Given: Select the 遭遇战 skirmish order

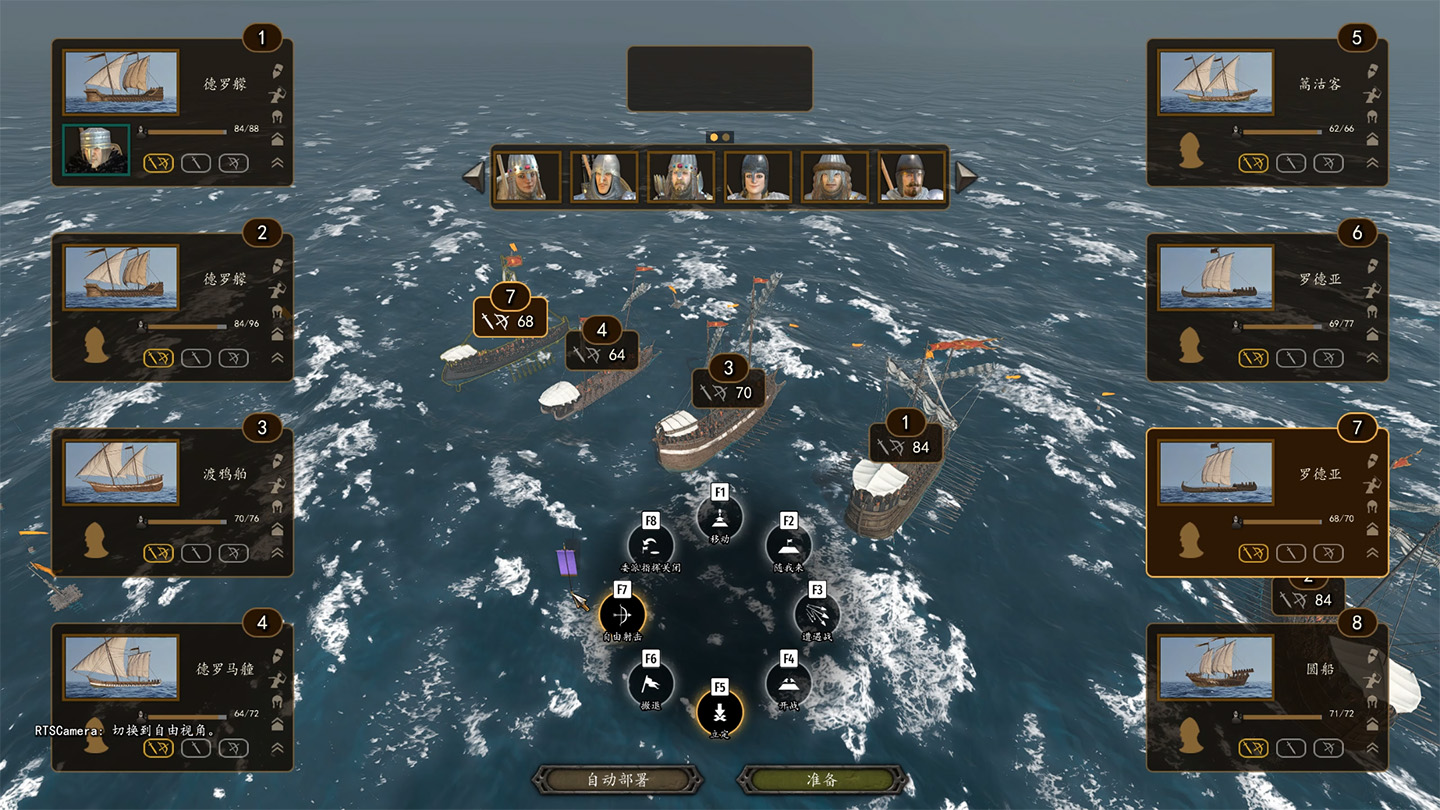Looking at the screenshot, I should (817, 615).
